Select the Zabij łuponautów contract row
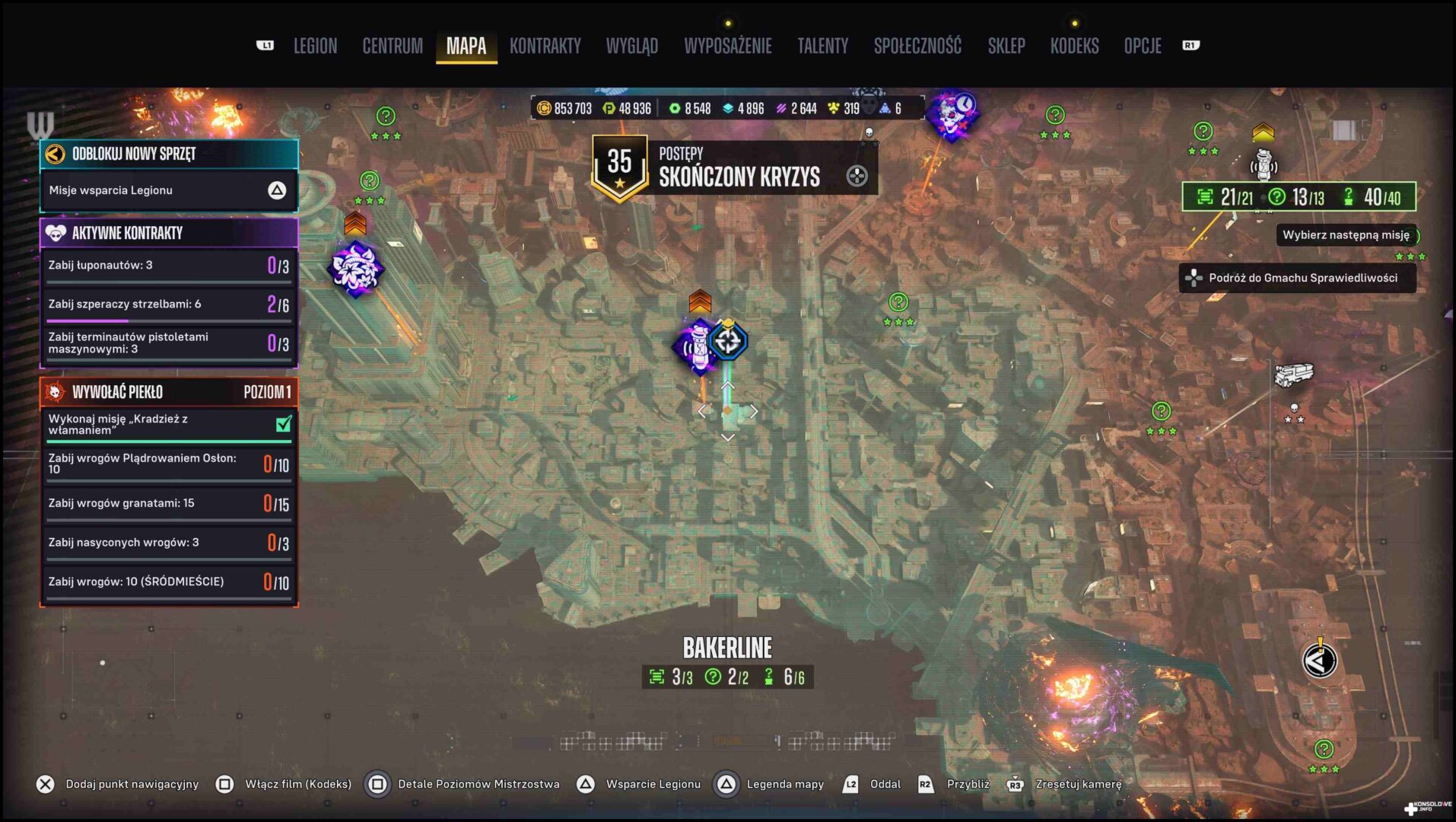The width and height of the screenshot is (1456, 822). [168, 266]
